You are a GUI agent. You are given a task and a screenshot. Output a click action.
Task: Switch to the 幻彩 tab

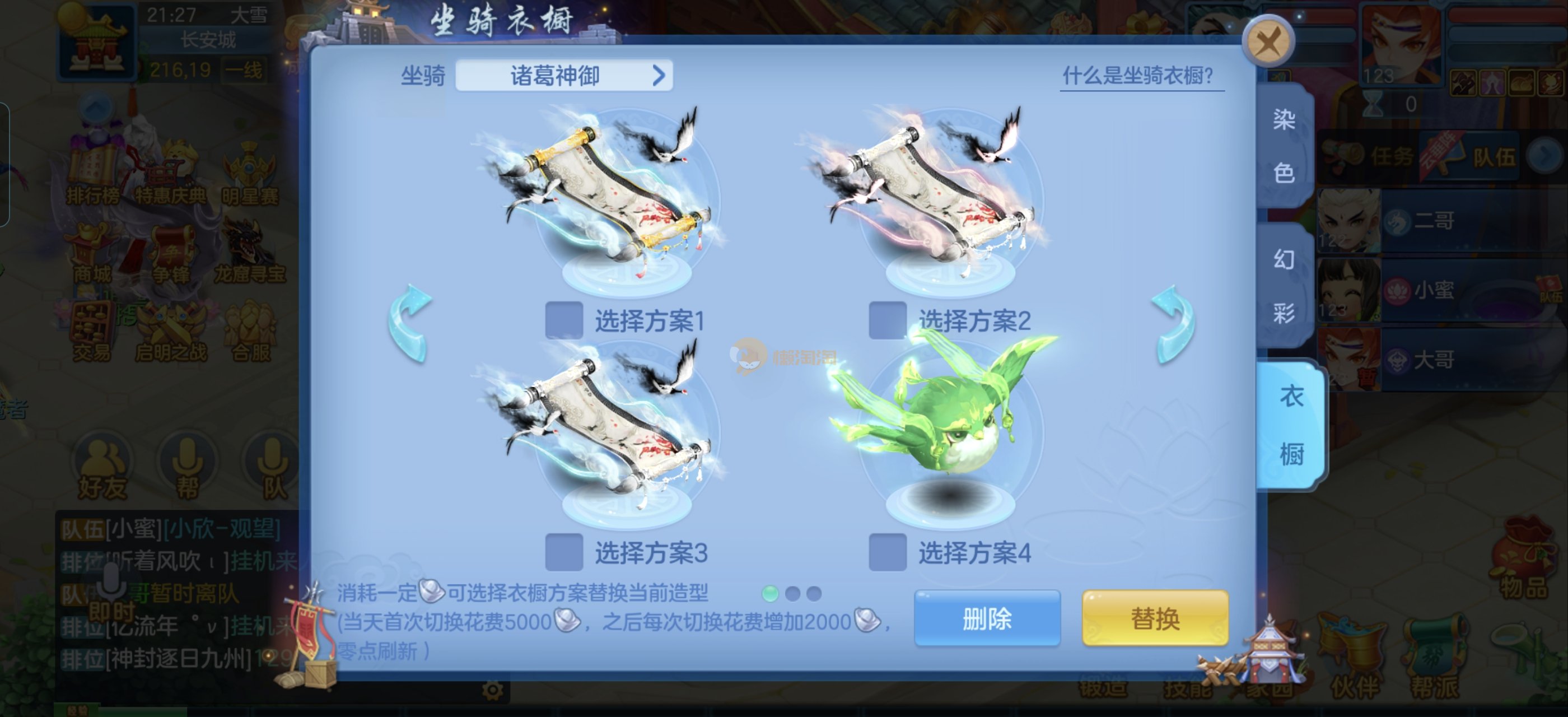point(1284,286)
